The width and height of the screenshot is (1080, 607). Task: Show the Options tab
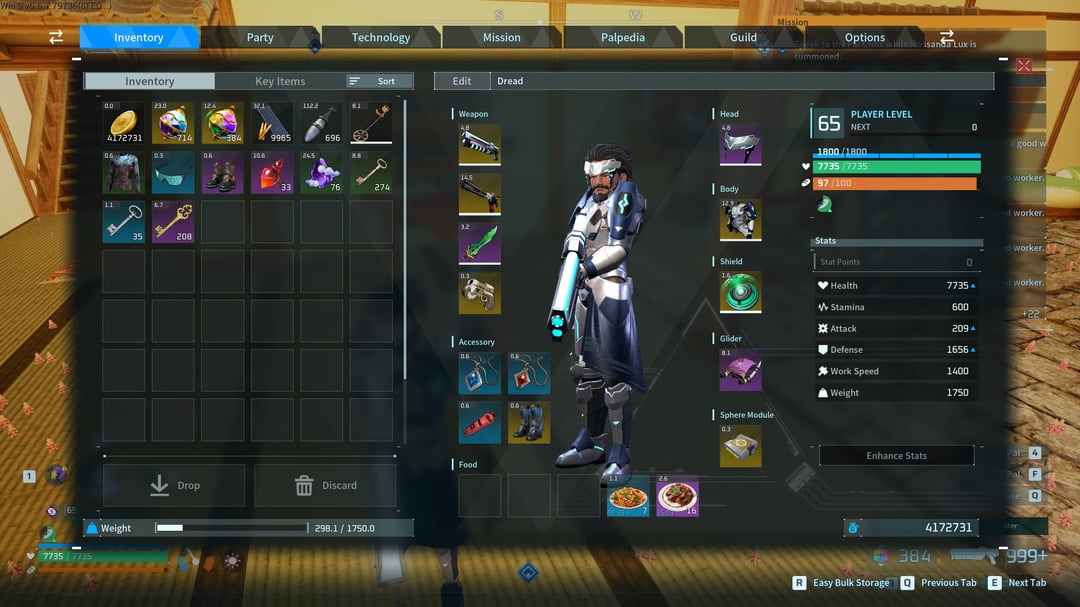coord(865,38)
